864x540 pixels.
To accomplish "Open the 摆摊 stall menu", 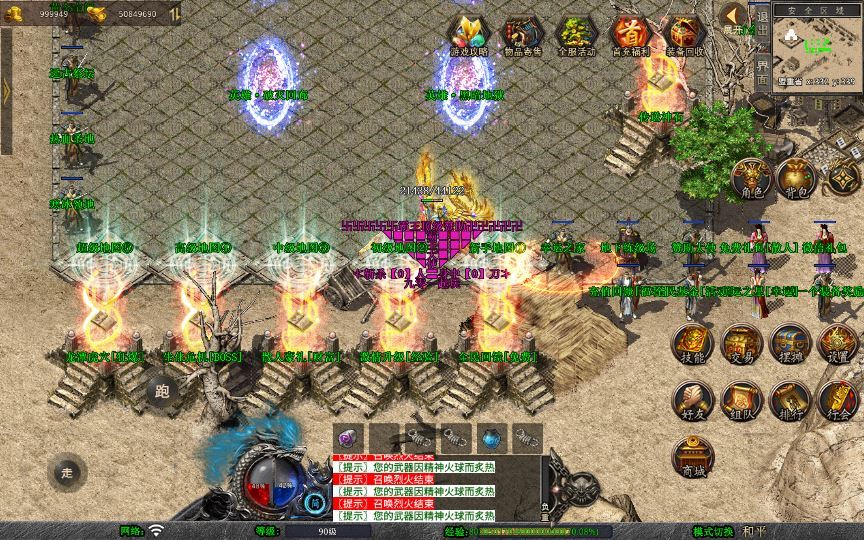I will tap(789, 343).
